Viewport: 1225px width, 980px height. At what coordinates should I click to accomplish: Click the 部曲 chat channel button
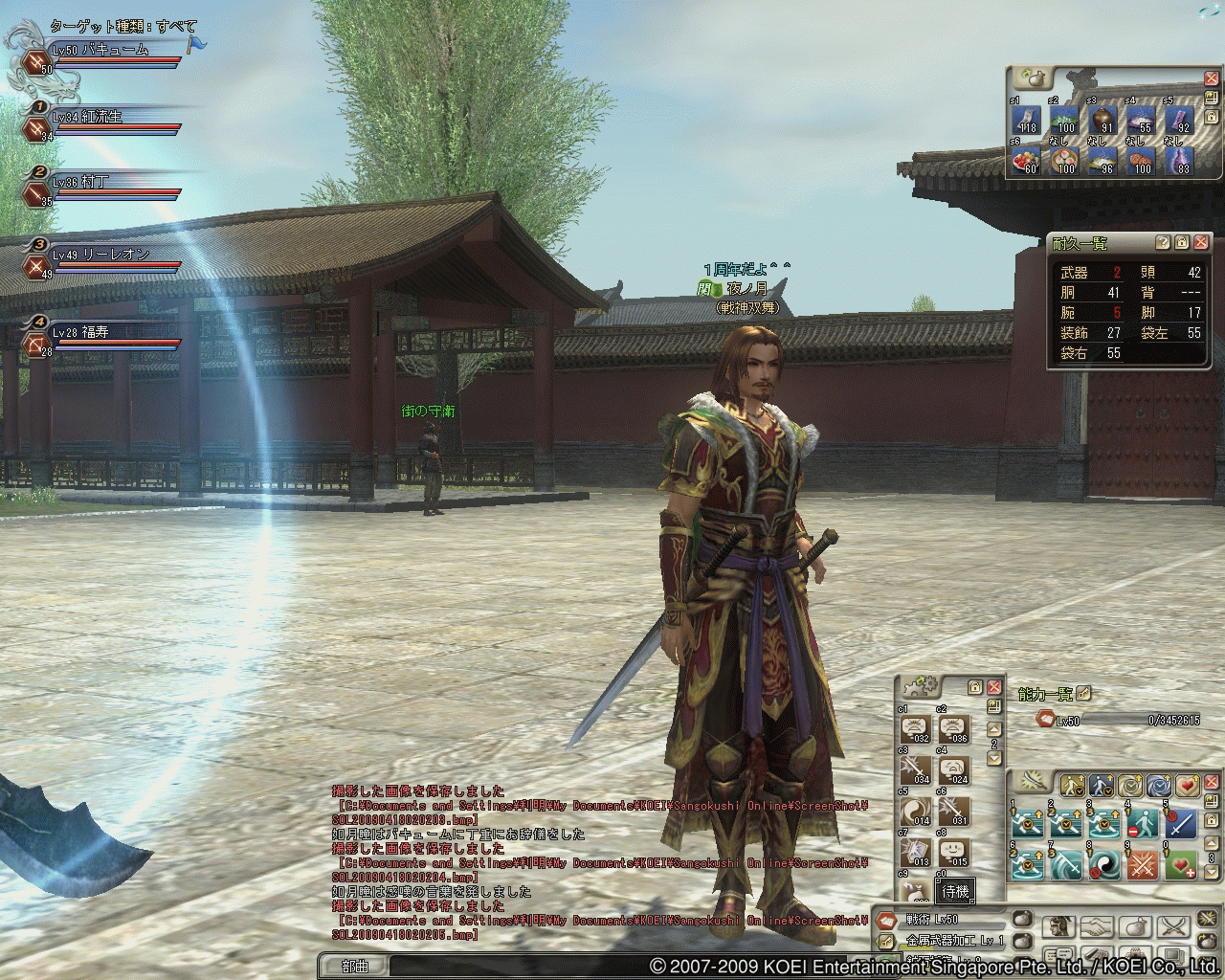click(x=355, y=967)
